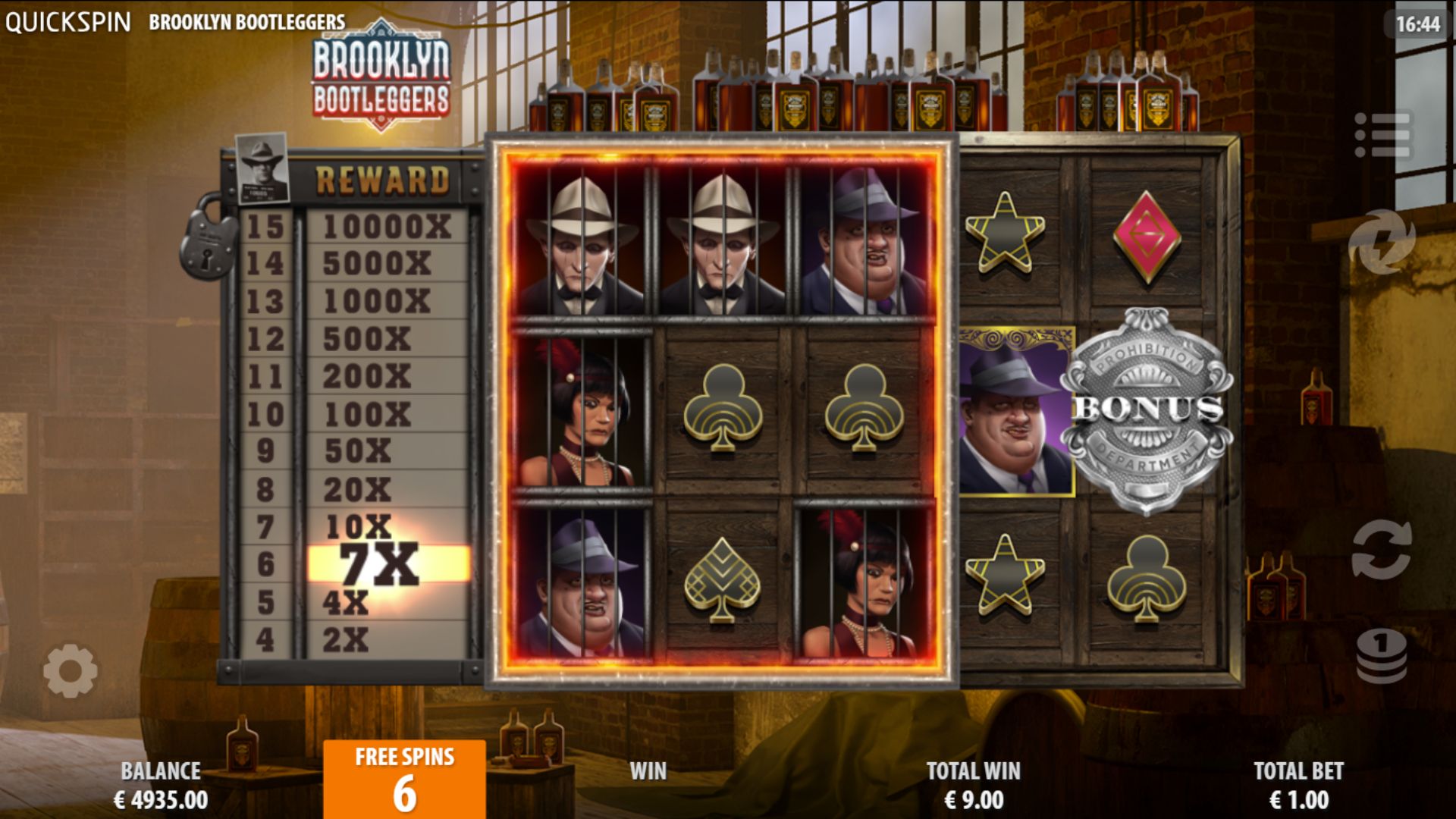
Task: Spin the reels with circular arrows button
Action: tap(1382, 550)
